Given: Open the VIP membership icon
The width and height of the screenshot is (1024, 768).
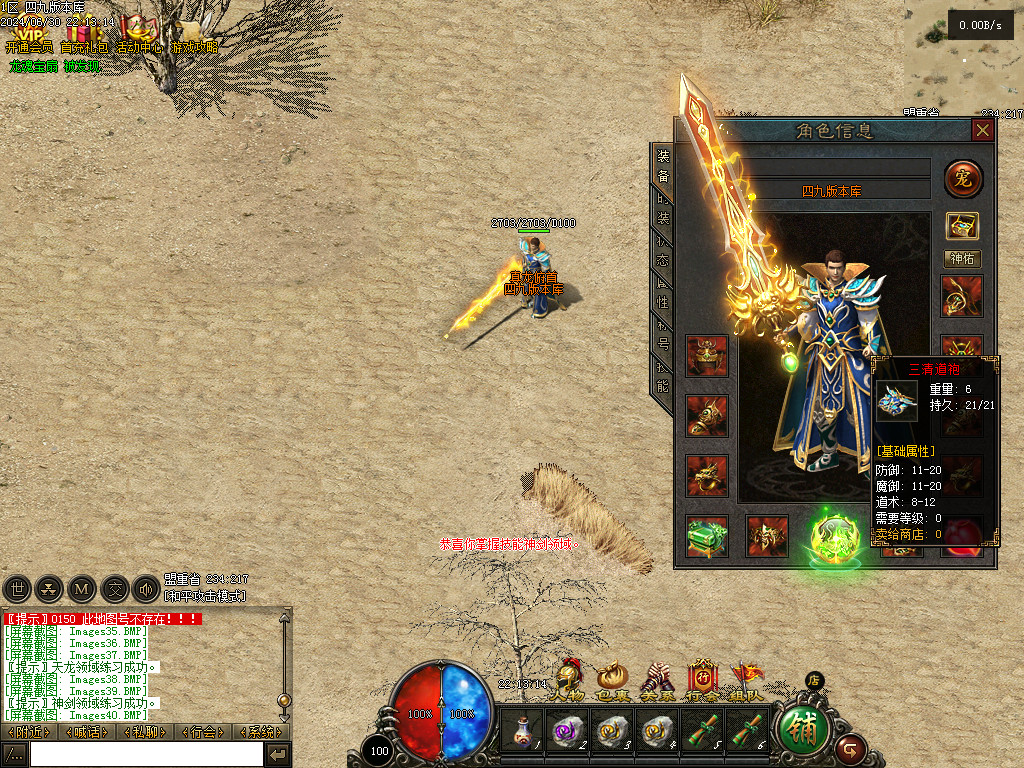Looking at the screenshot, I should [x=28, y=34].
